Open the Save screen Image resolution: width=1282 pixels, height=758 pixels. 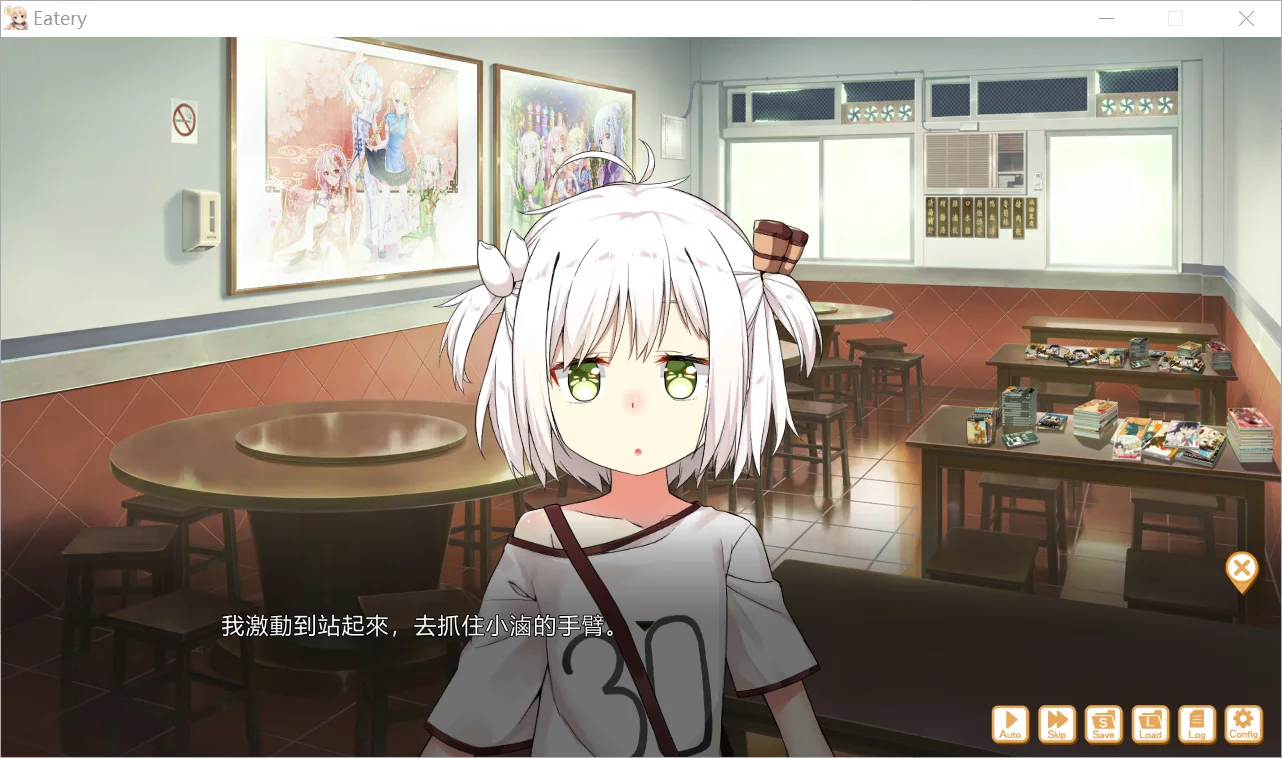click(x=1103, y=723)
